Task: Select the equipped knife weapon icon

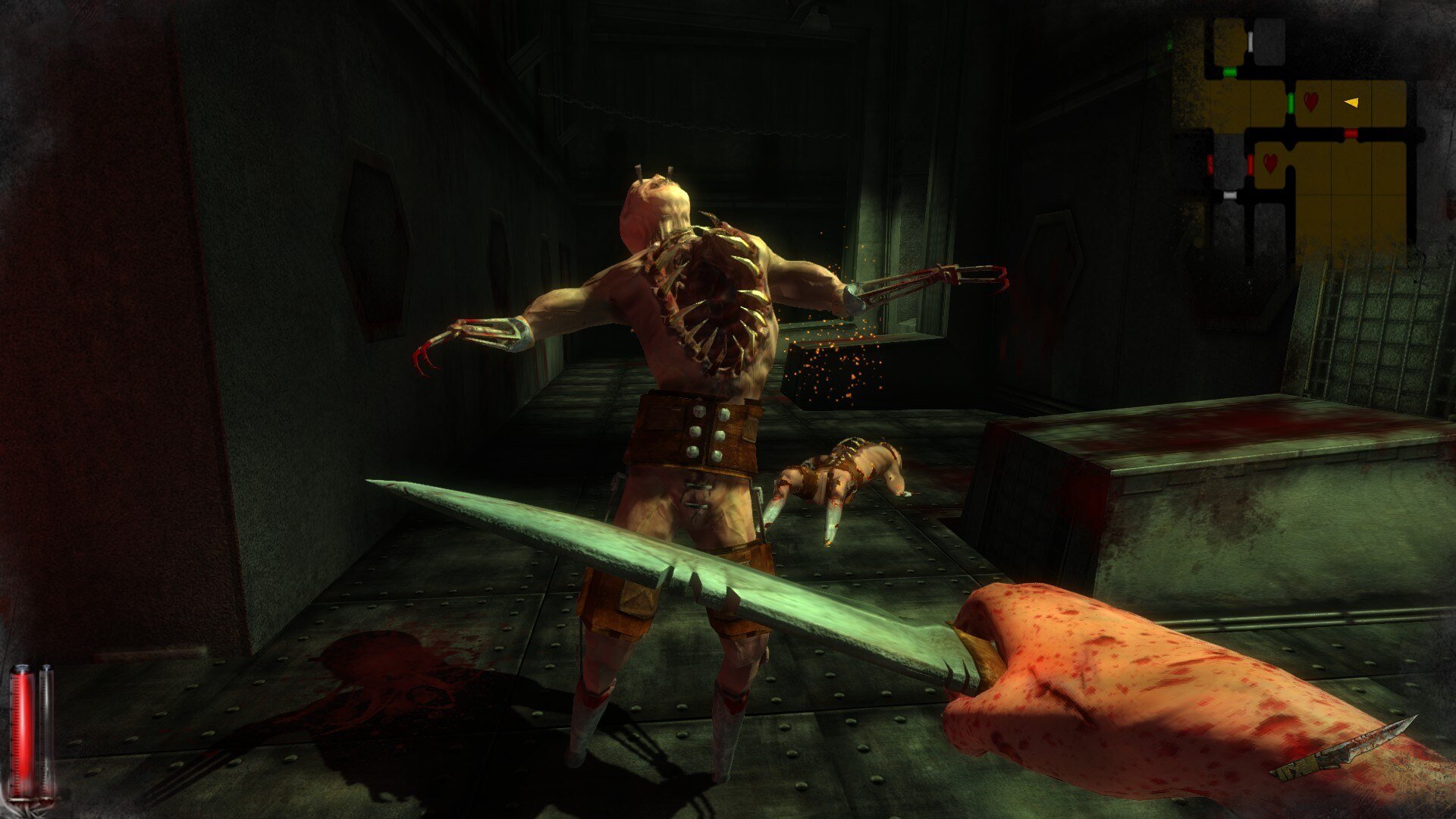Action: click(1343, 751)
